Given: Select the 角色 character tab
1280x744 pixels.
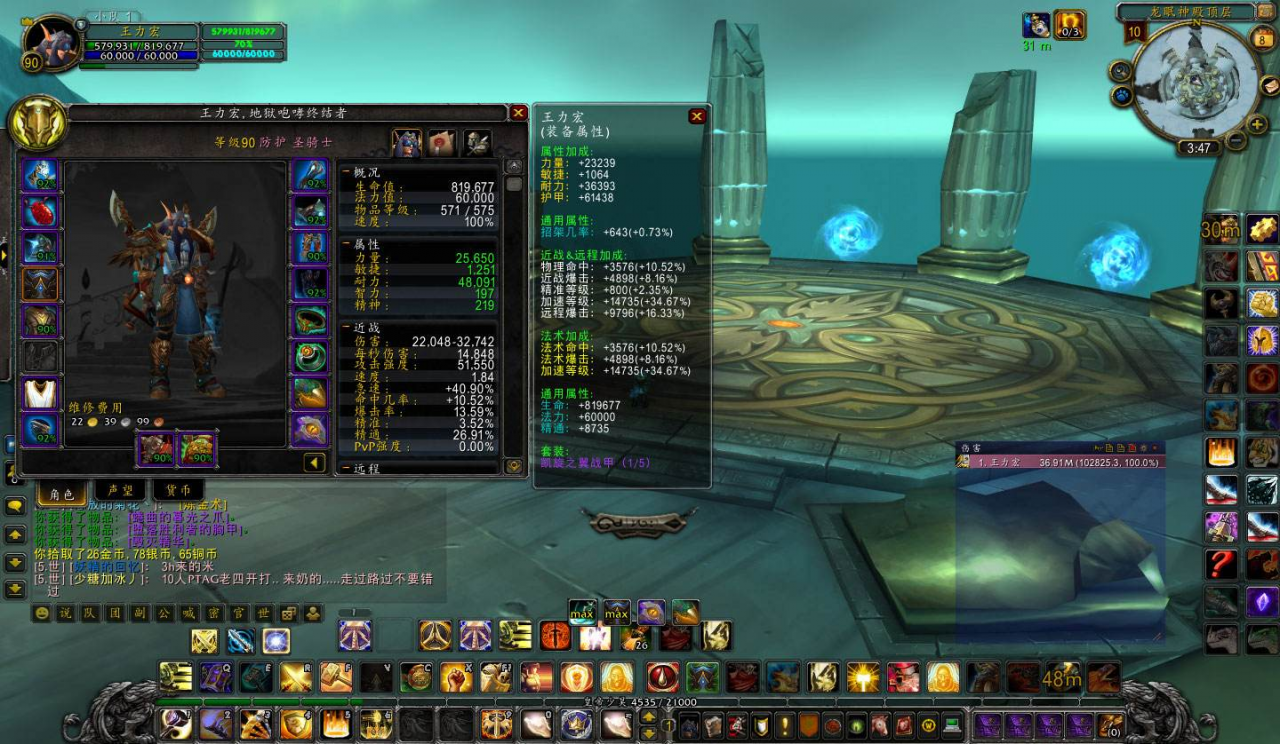Looking at the screenshot, I should click(62, 492).
